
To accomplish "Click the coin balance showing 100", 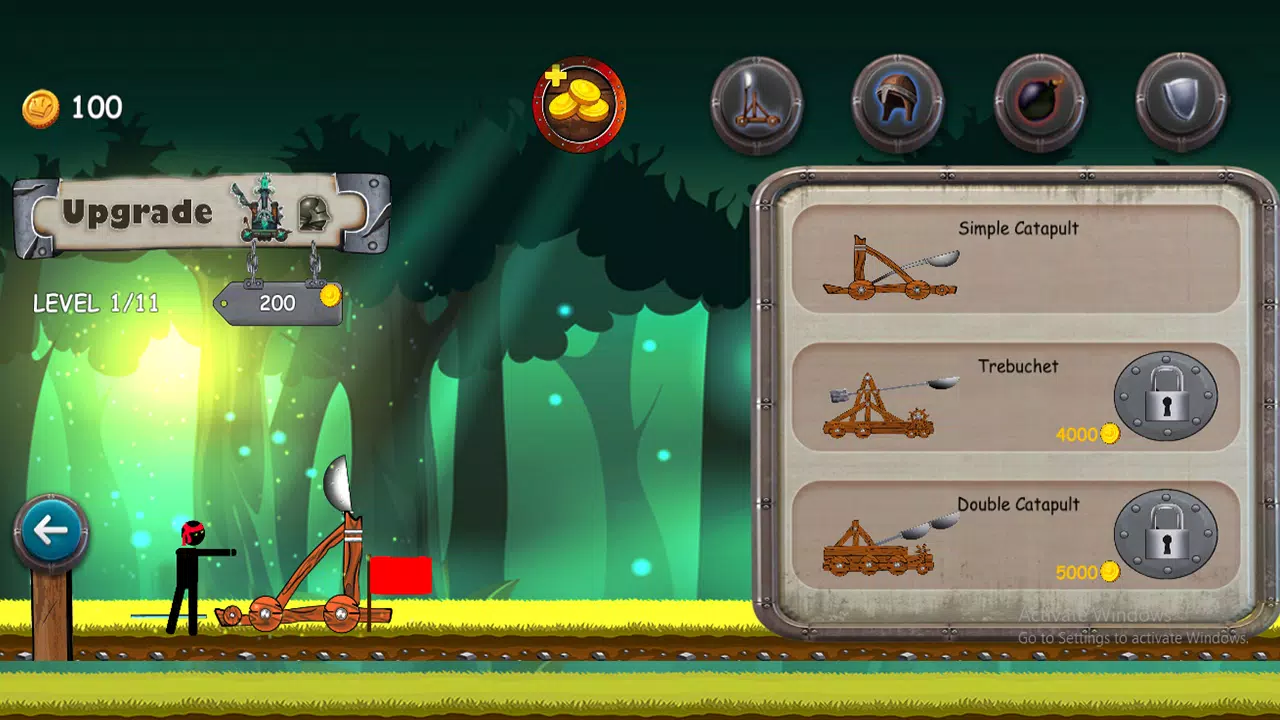I will pos(72,107).
